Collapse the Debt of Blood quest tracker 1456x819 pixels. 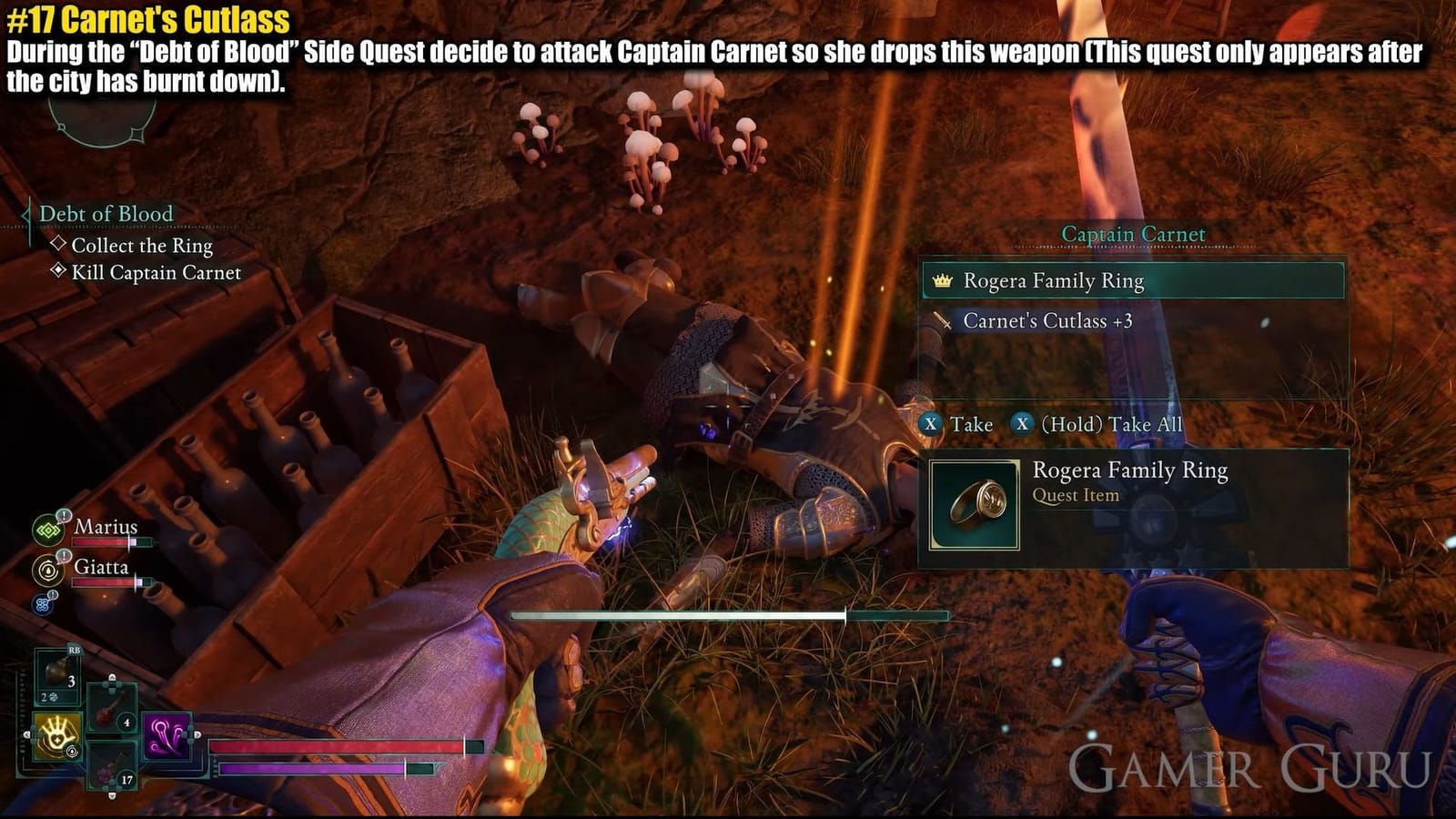point(25,215)
